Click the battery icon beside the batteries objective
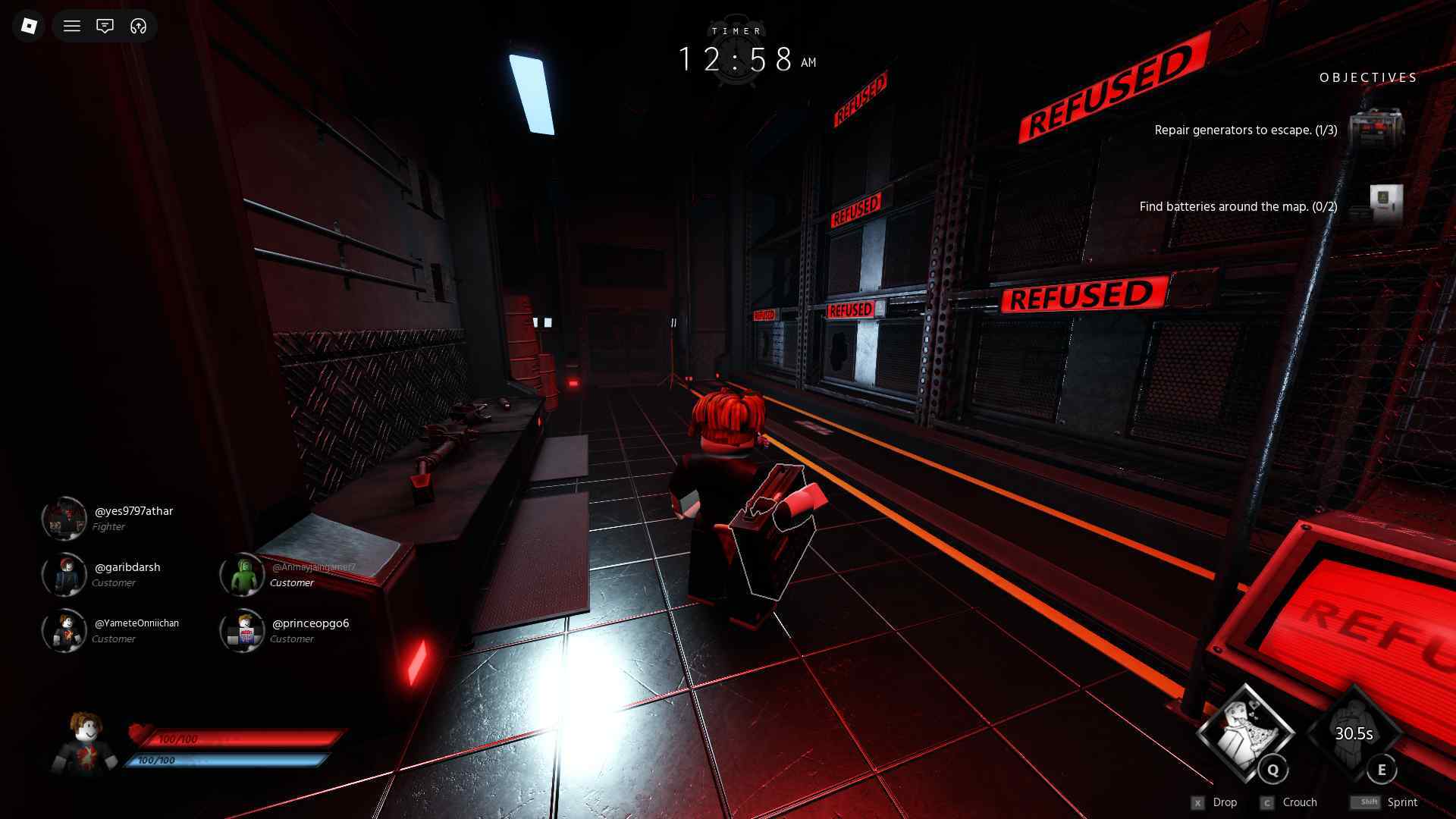 [1388, 199]
